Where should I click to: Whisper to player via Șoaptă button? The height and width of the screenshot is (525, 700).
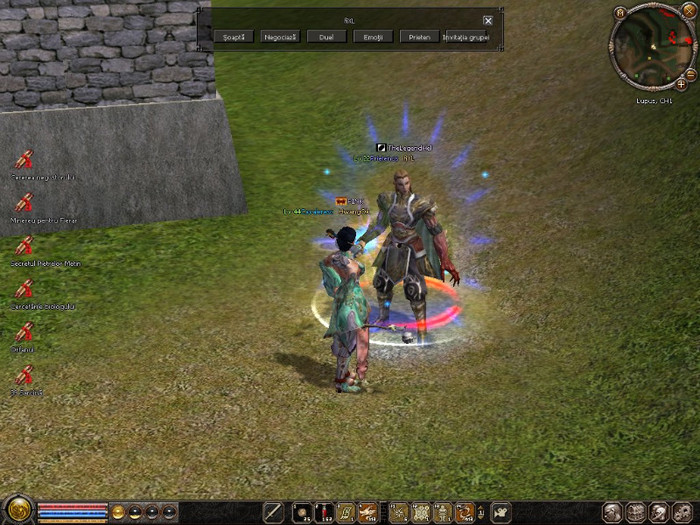click(x=233, y=36)
